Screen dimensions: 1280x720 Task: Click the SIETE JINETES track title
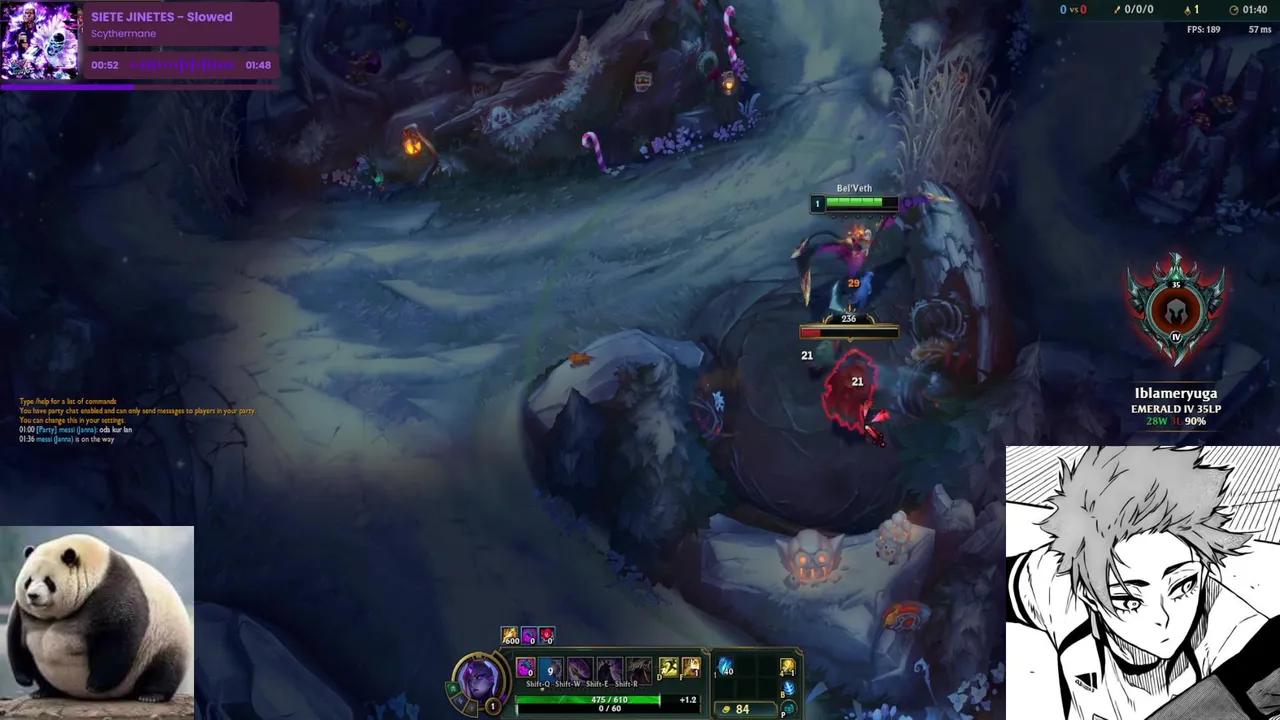[160, 16]
